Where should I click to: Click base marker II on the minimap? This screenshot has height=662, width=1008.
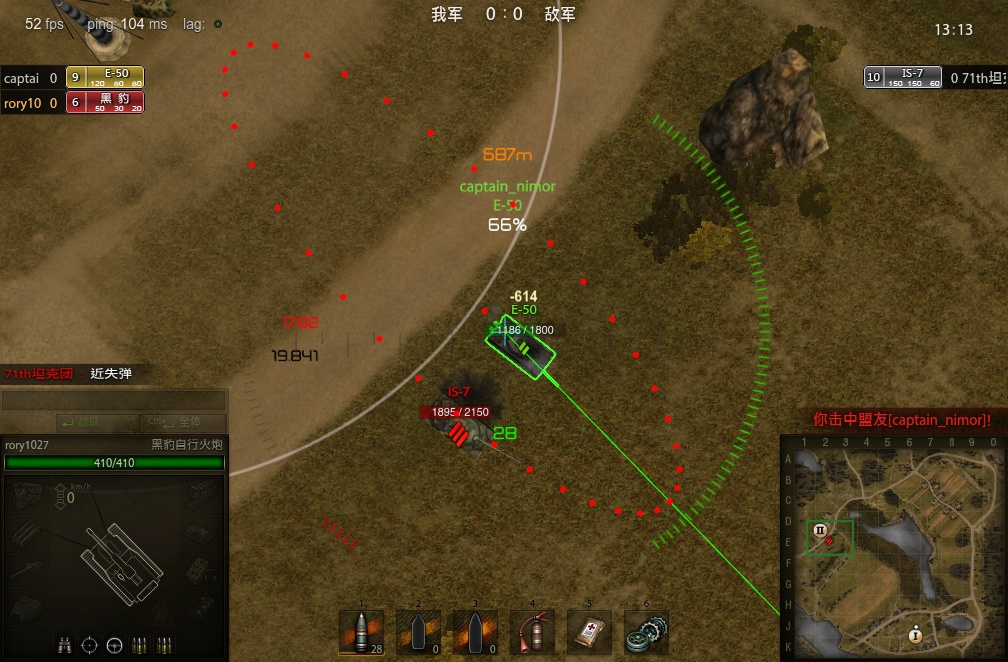tap(820, 530)
